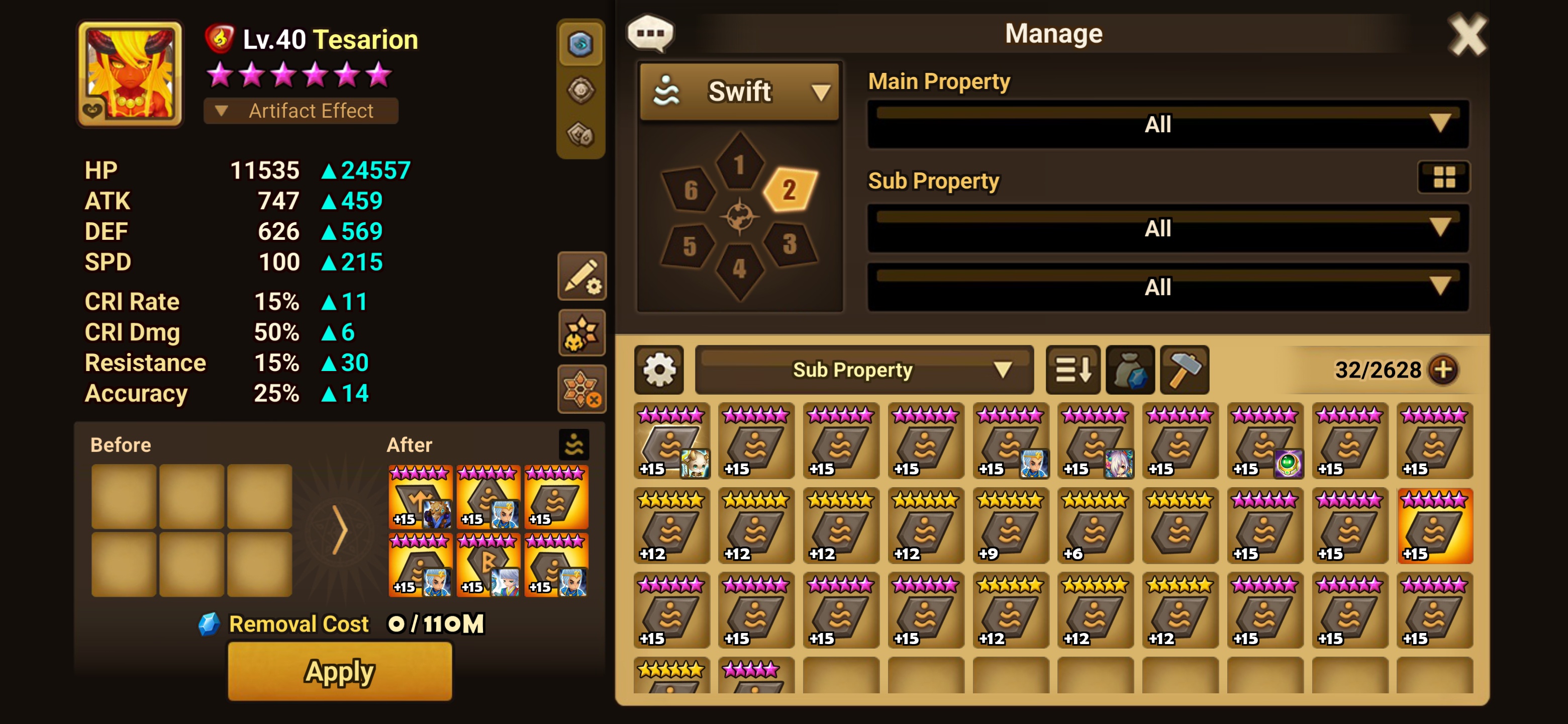Open the rune list gear settings

pyautogui.click(x=659, y=370)
